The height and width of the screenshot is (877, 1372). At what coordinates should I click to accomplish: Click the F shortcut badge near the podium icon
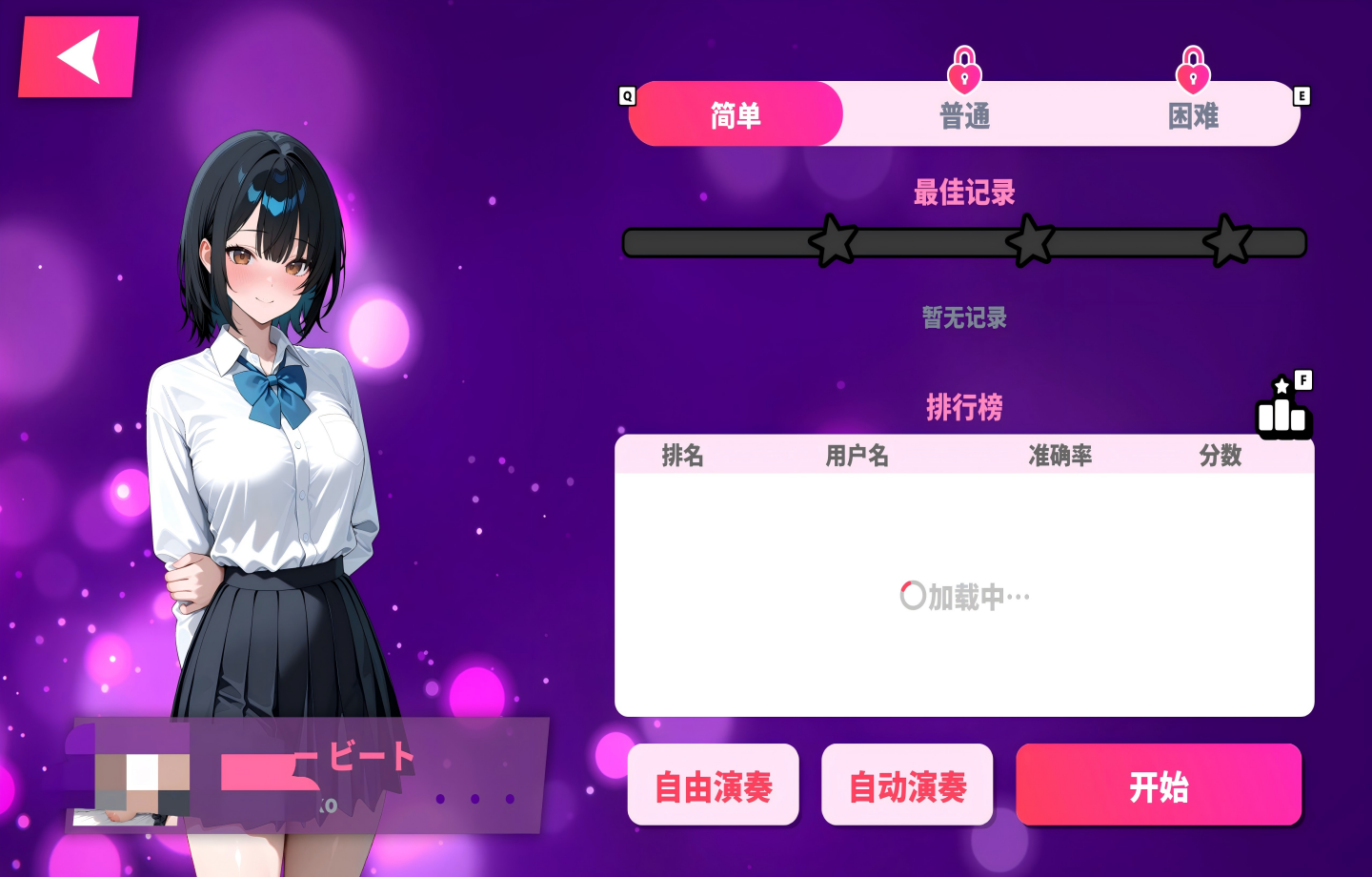(1301, 379)
